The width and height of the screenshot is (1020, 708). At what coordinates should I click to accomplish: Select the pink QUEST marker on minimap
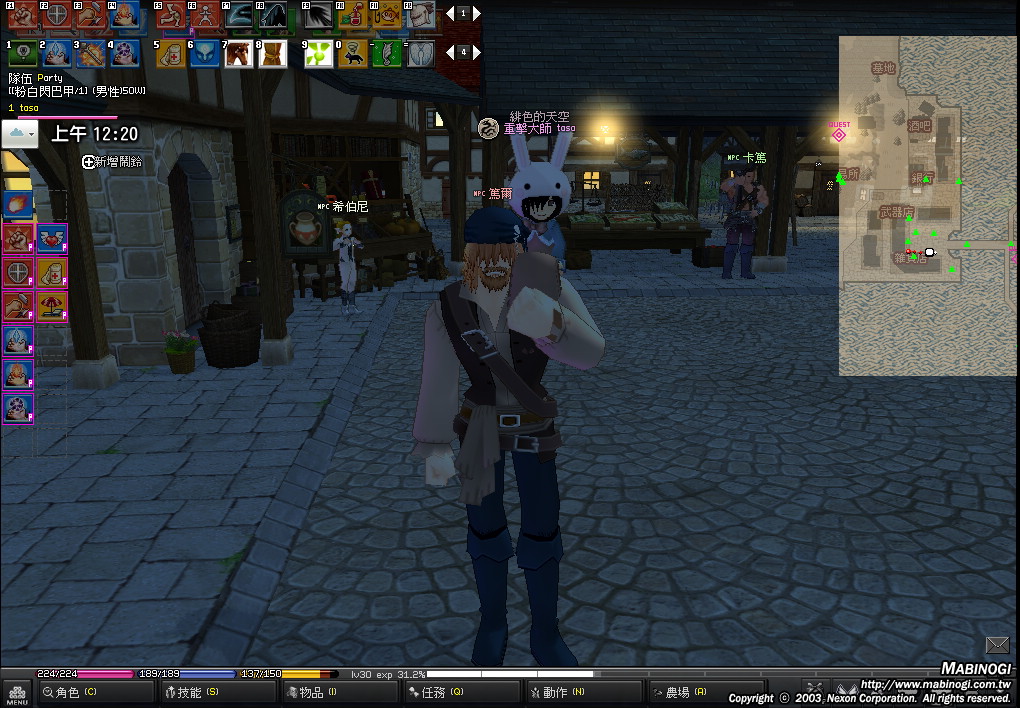tap(839, 134)
